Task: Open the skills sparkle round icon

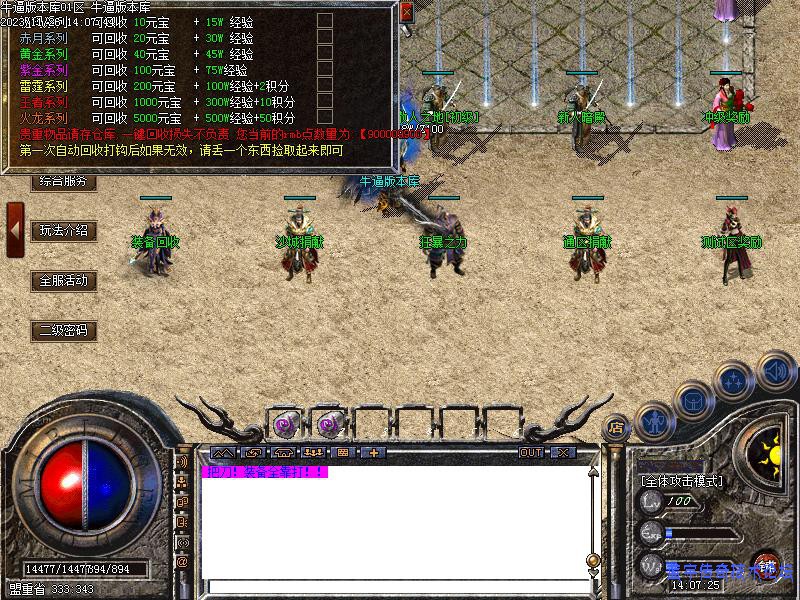Action: click(x=735, y=380)
